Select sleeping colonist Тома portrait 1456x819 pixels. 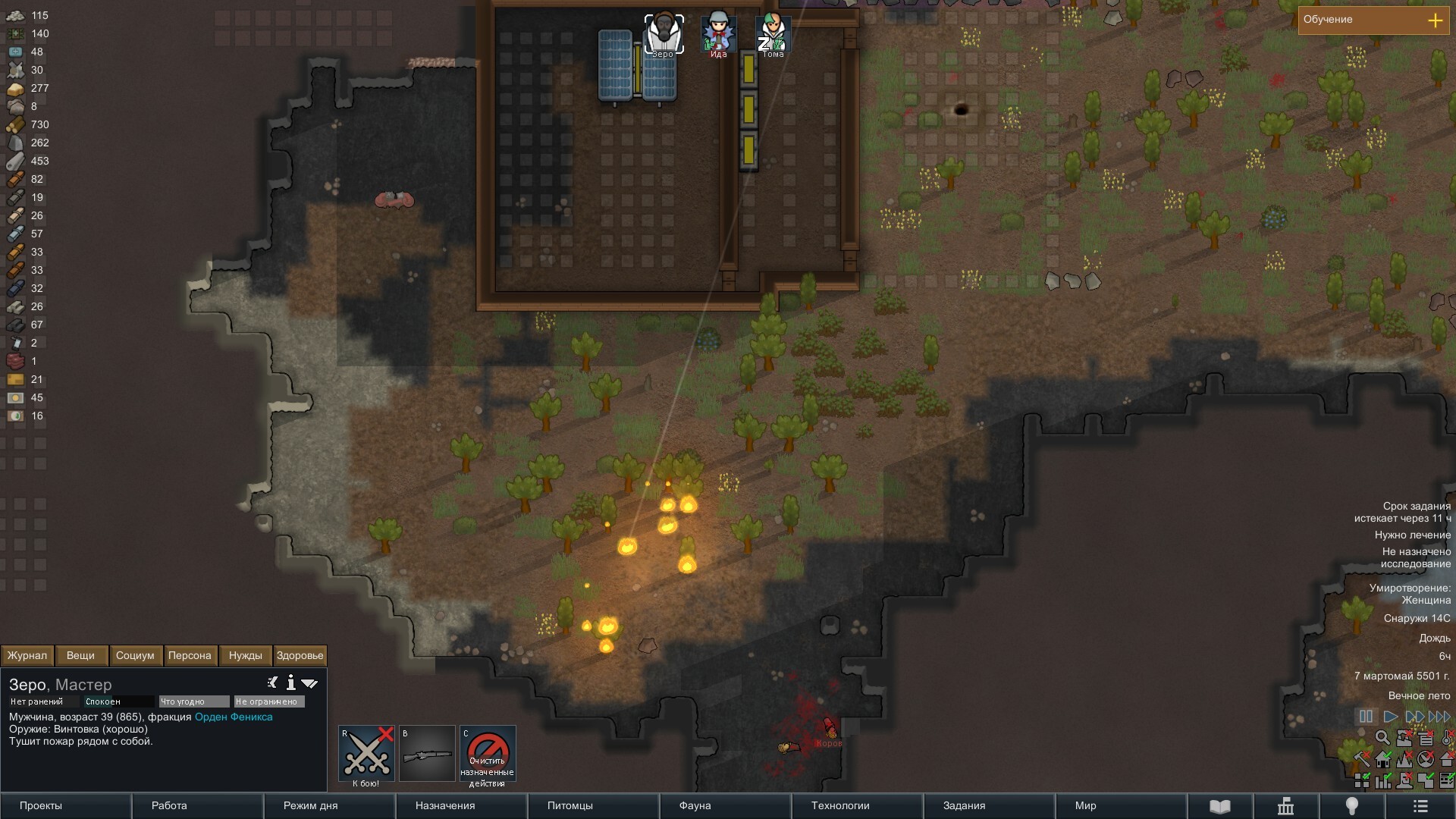773,33
